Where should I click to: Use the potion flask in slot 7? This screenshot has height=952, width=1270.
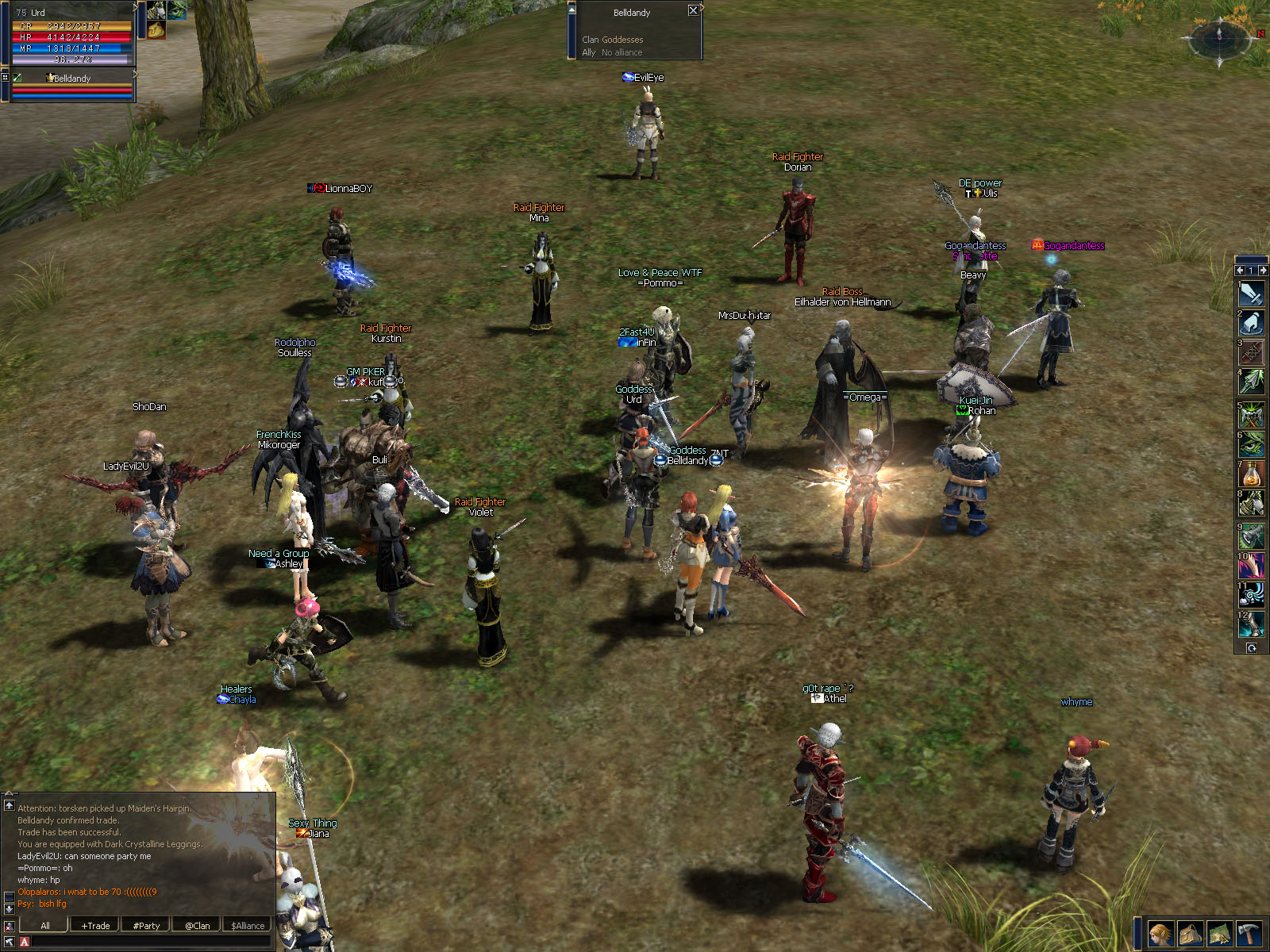(1252, 474)
